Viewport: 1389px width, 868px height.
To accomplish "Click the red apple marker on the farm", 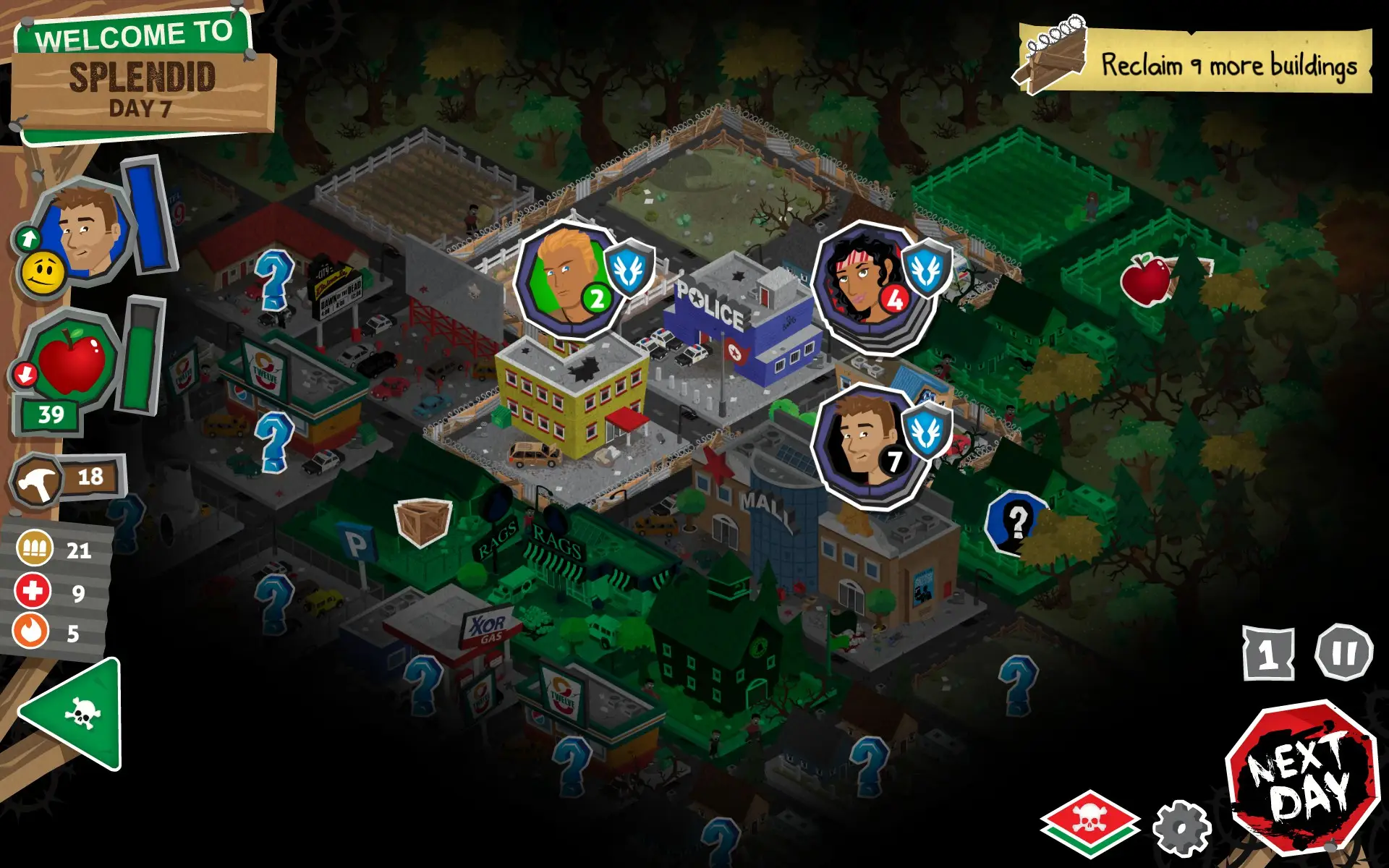I will point(1145,279).
